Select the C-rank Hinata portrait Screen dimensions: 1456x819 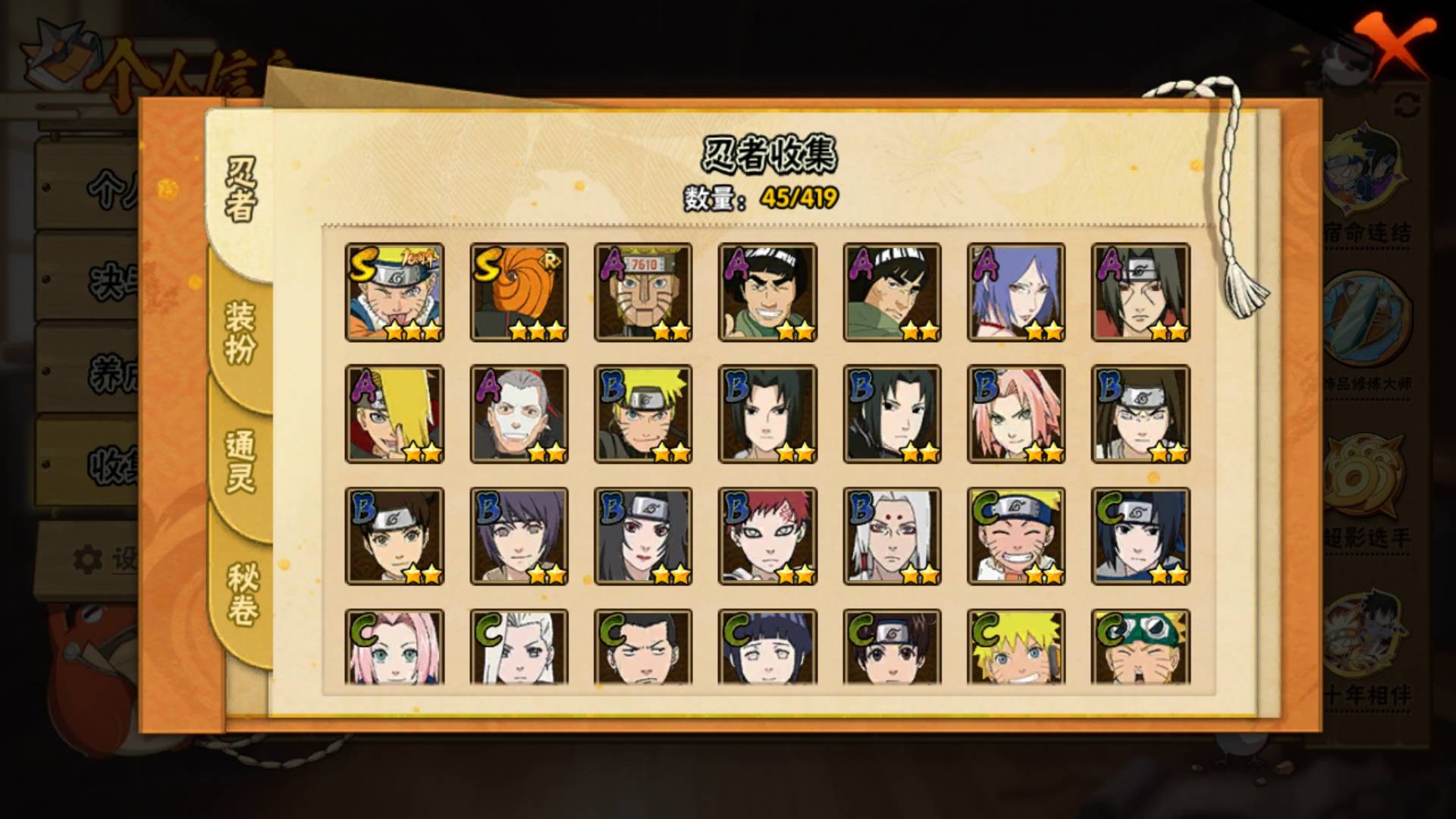click(767, 648)
